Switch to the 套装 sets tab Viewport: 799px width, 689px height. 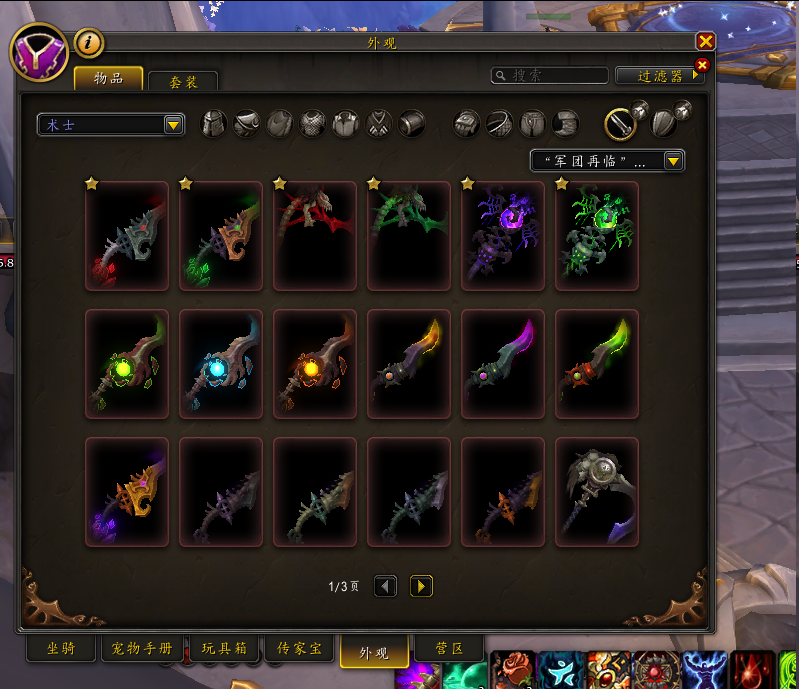(x=182, y=82)
